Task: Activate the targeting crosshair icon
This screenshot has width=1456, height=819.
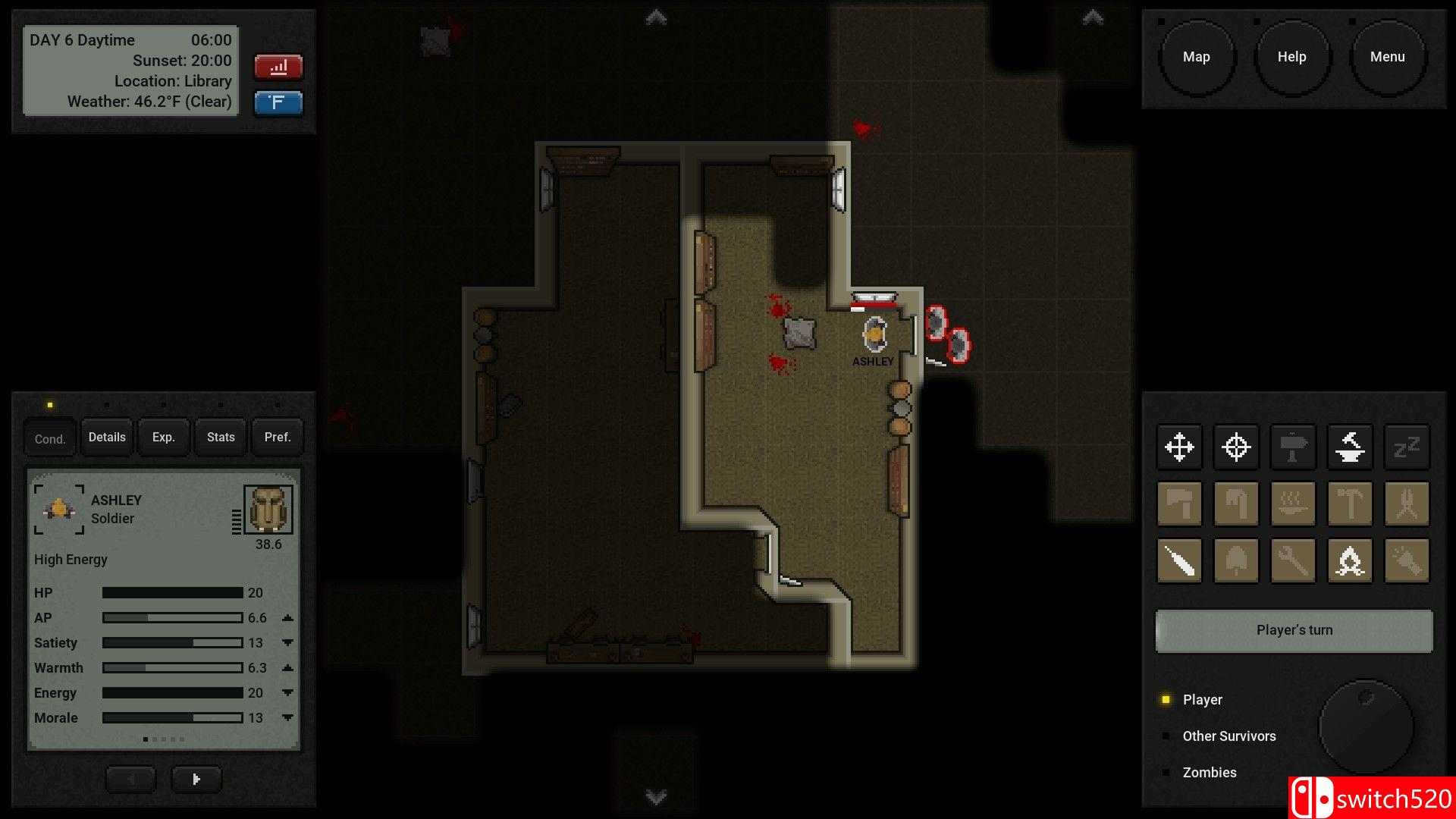Action: point(1237,447)
